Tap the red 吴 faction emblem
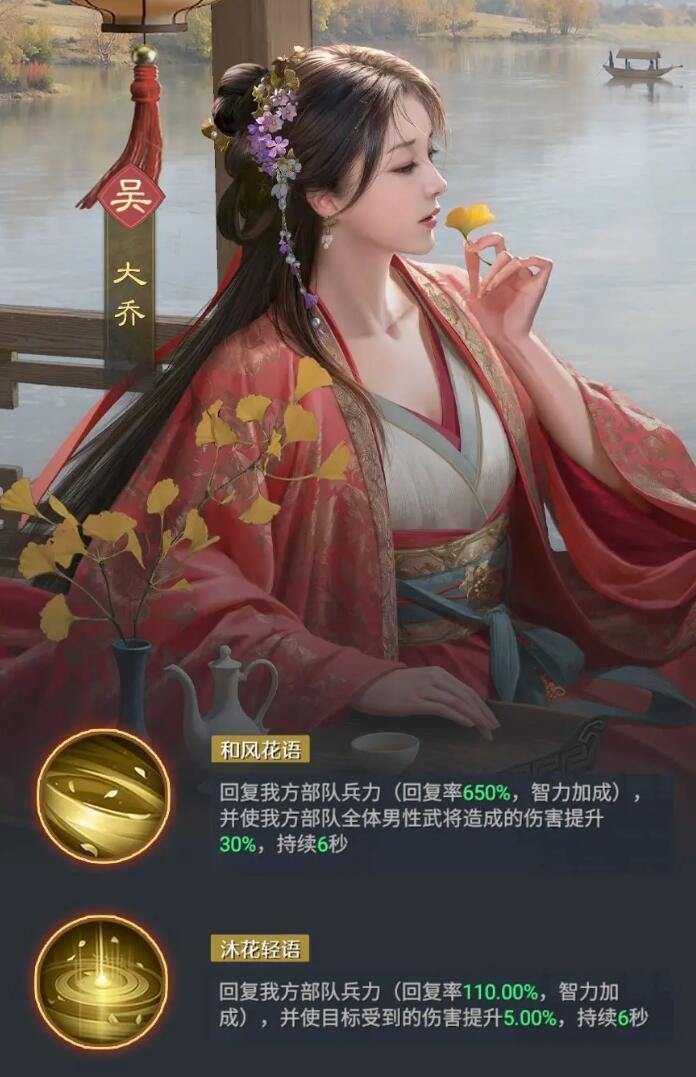Screen dimensions: 696x1077 [130, 196]
